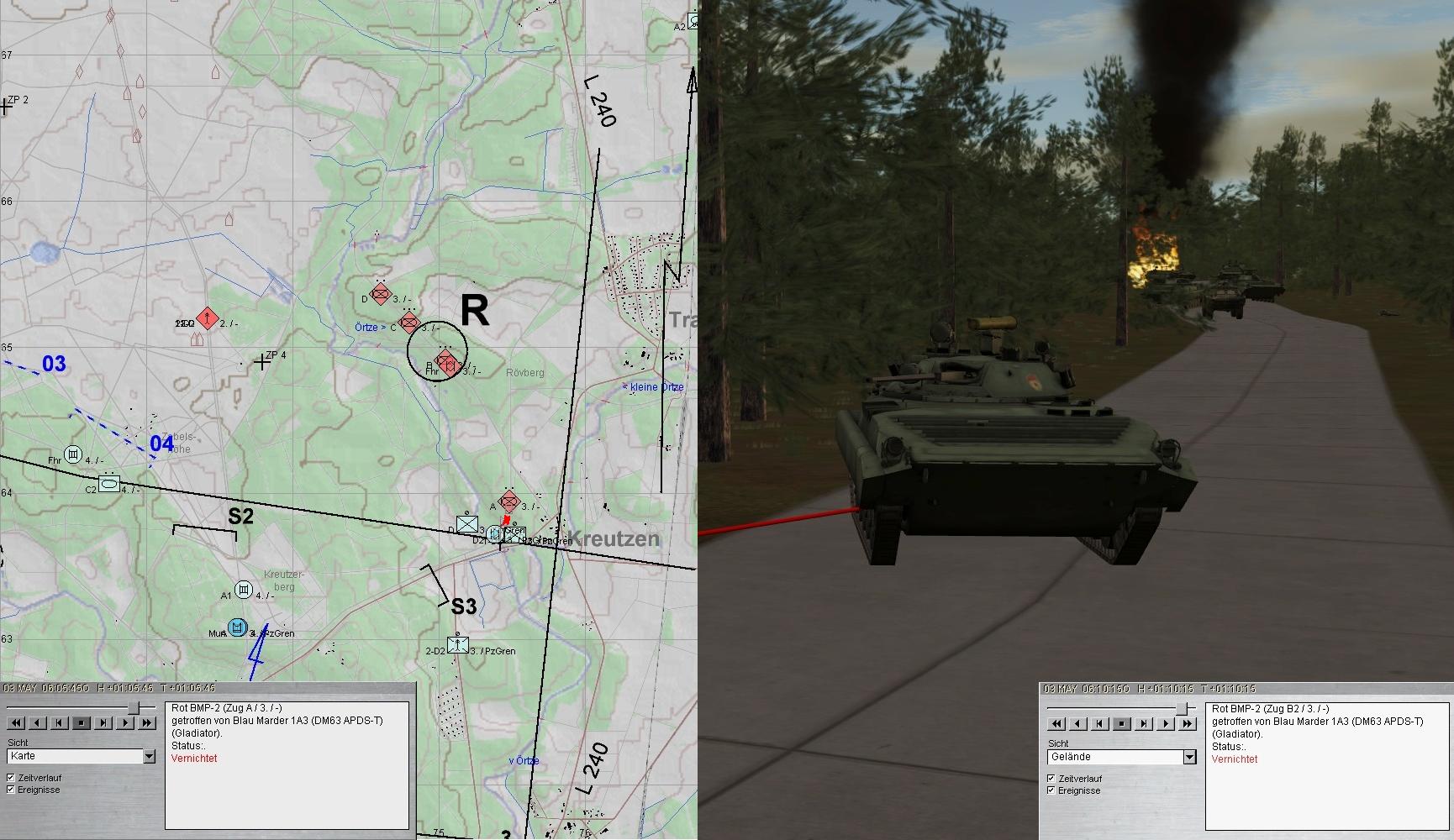Select the blue 2-D2 PzGren unit marker

pyautogui.click(x=458, y=645)
